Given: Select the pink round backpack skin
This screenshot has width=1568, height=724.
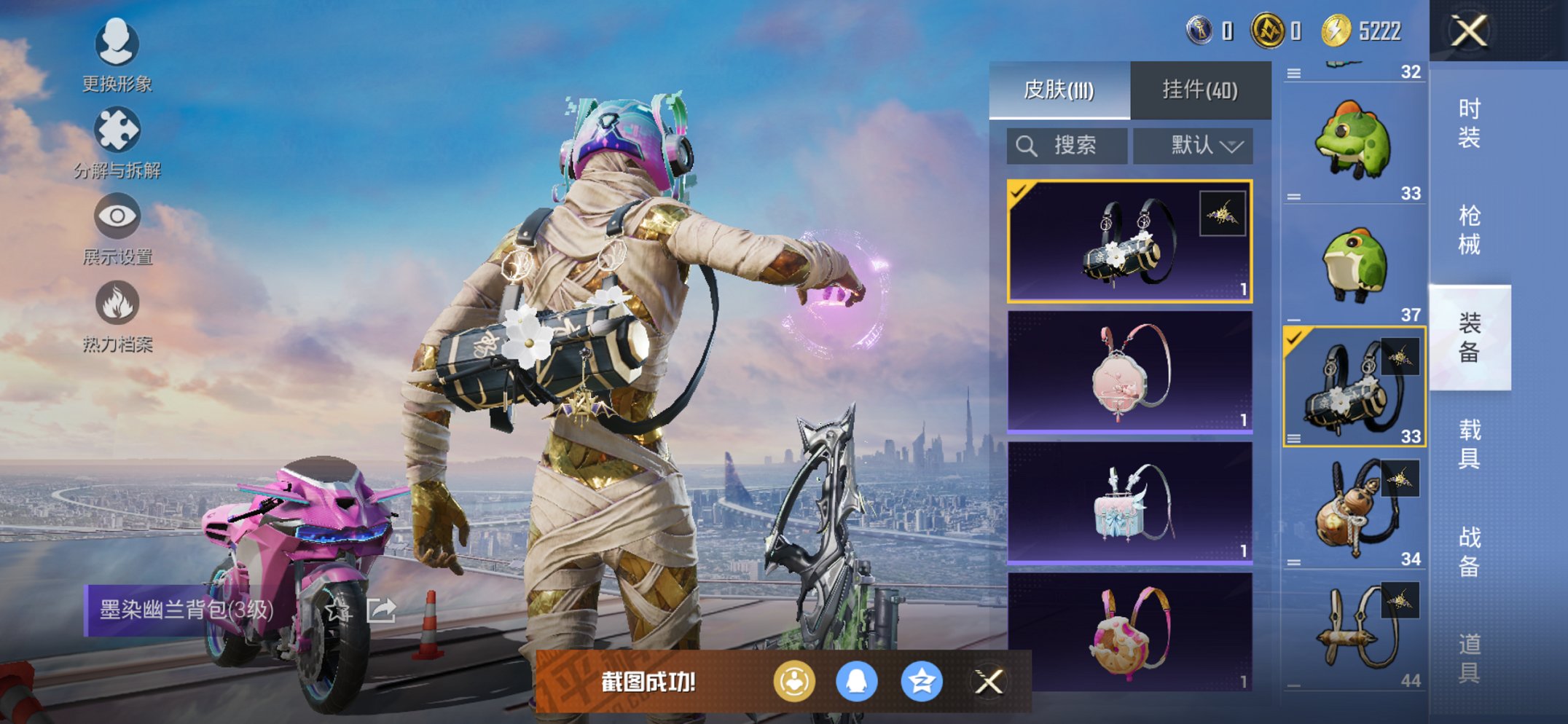Looking at the screenshot, I should (1129, 371).
